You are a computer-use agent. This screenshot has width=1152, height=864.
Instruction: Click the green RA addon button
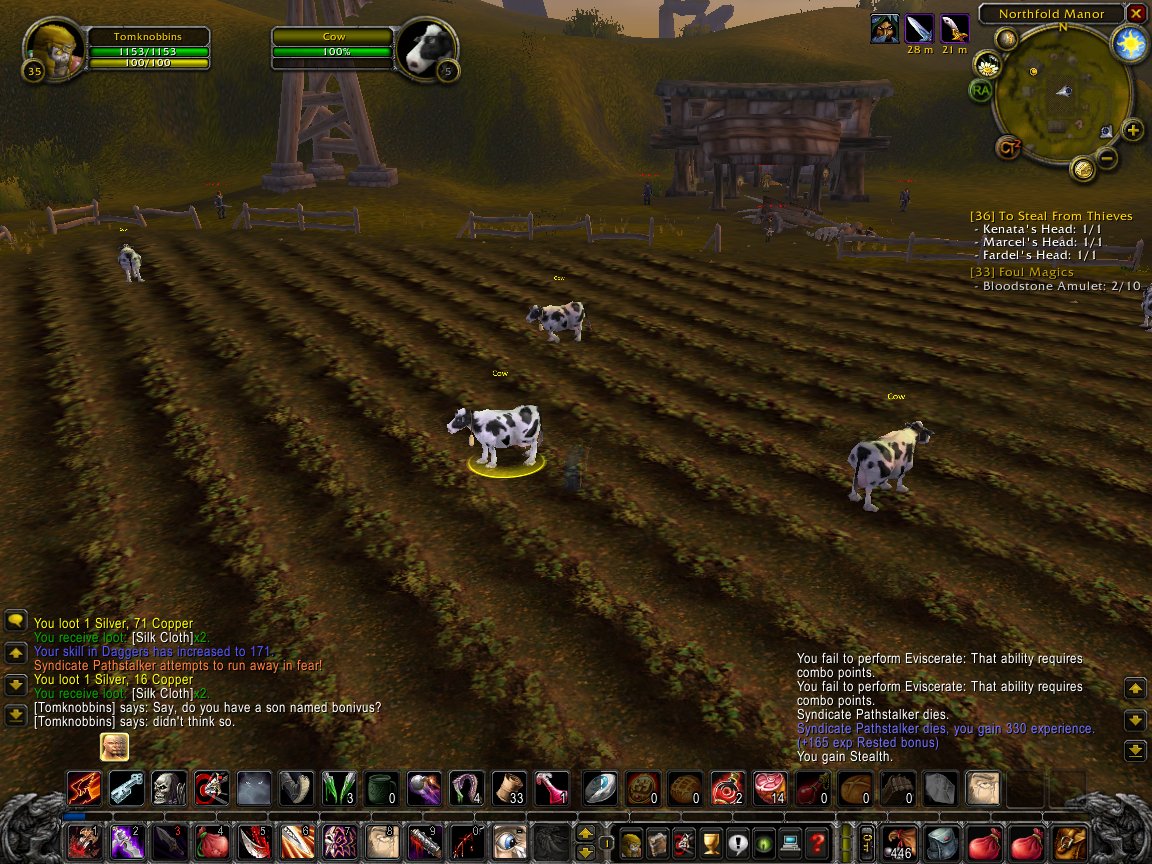tap(980, 90)
